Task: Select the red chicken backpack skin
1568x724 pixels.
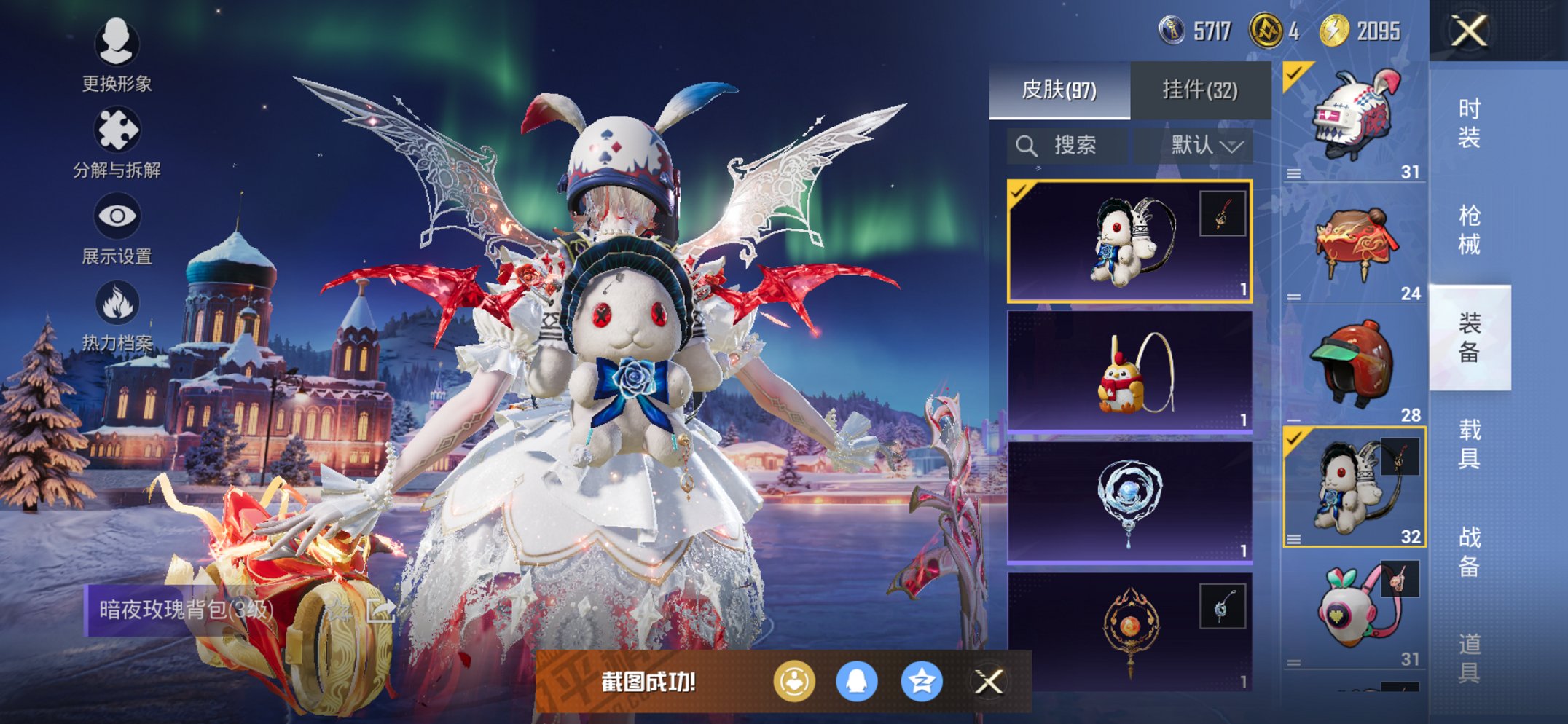Action: (1129, 371)
